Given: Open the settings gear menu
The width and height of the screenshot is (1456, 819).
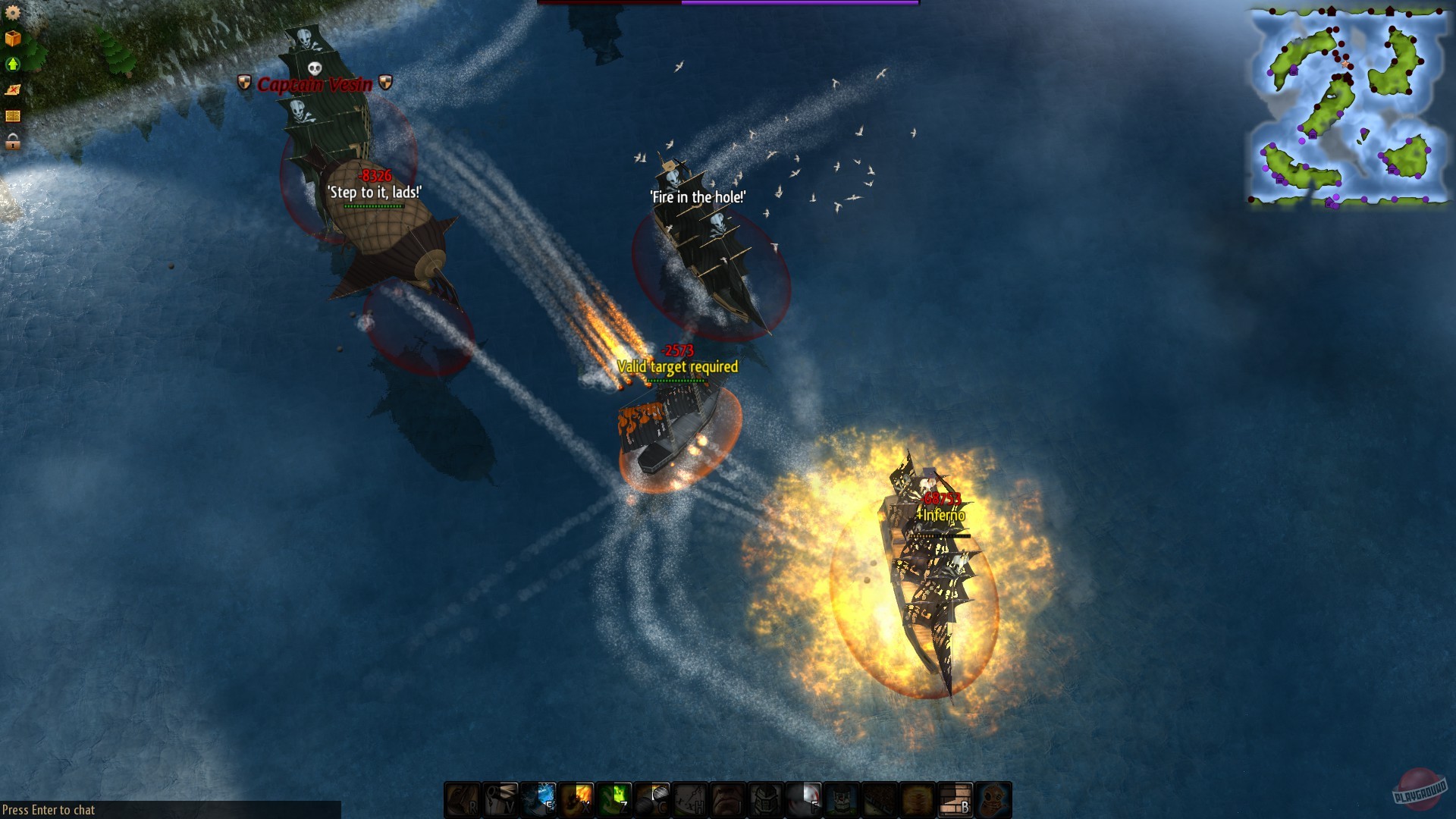Looking at the screenshot, I should 13,13.
